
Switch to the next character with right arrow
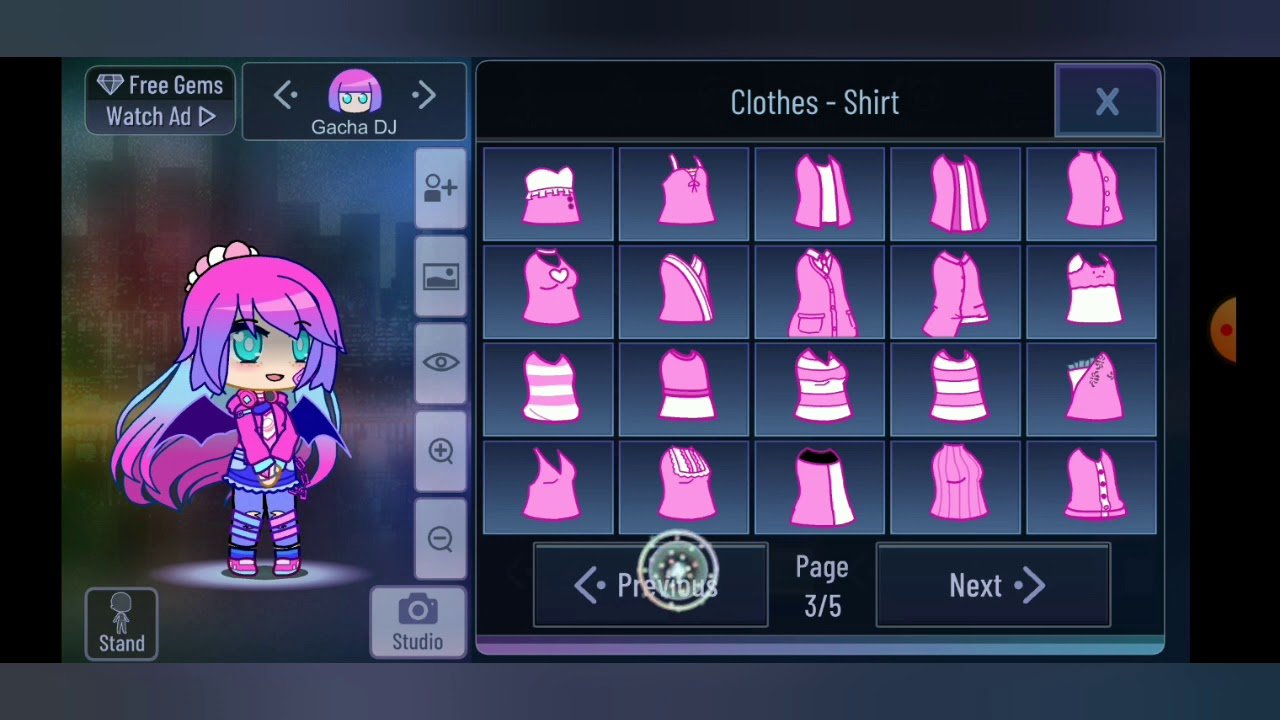pyautogui.click(x=424, y=96)
